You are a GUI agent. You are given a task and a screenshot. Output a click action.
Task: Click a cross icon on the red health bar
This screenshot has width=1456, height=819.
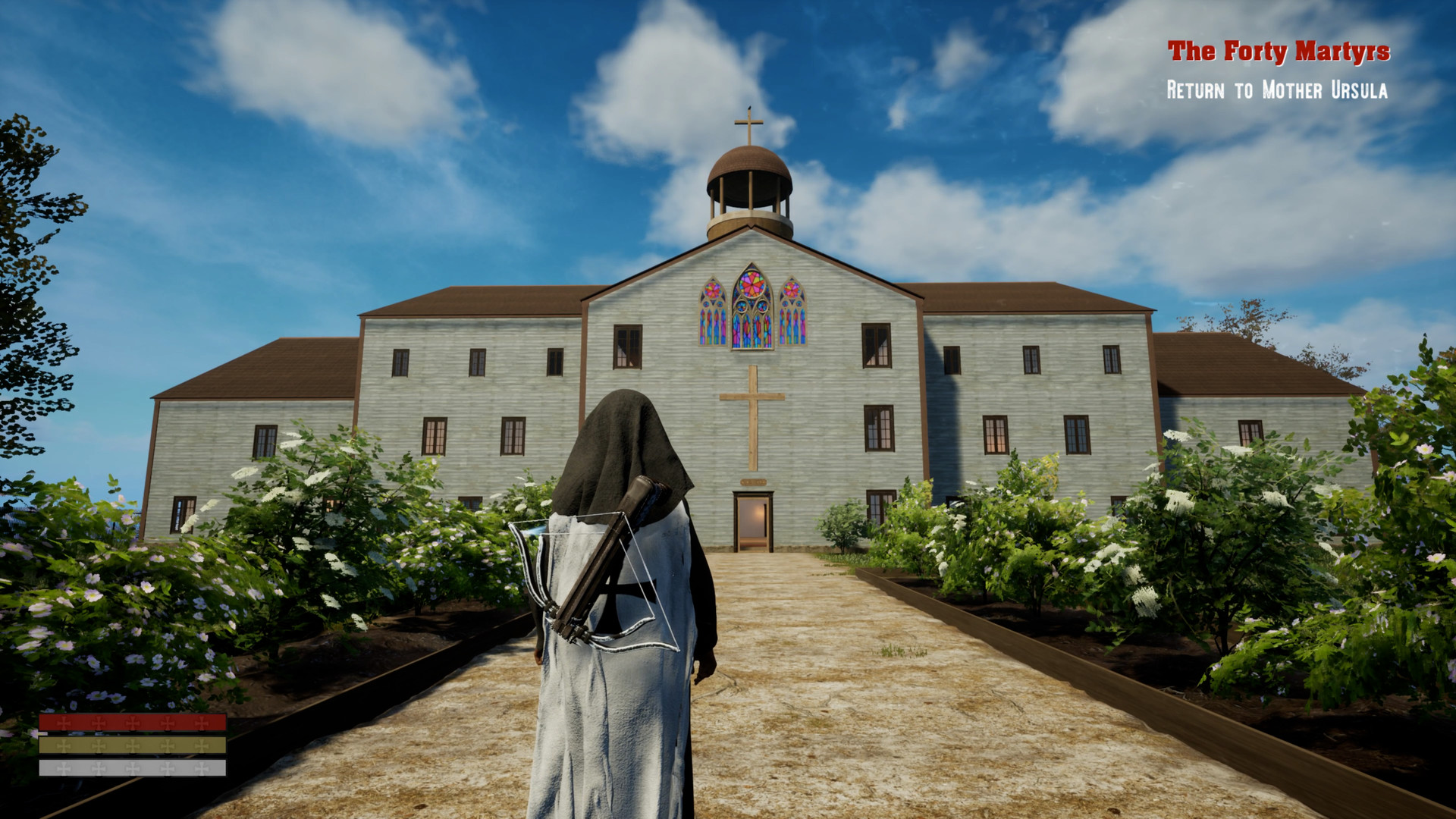pos(99,723)
